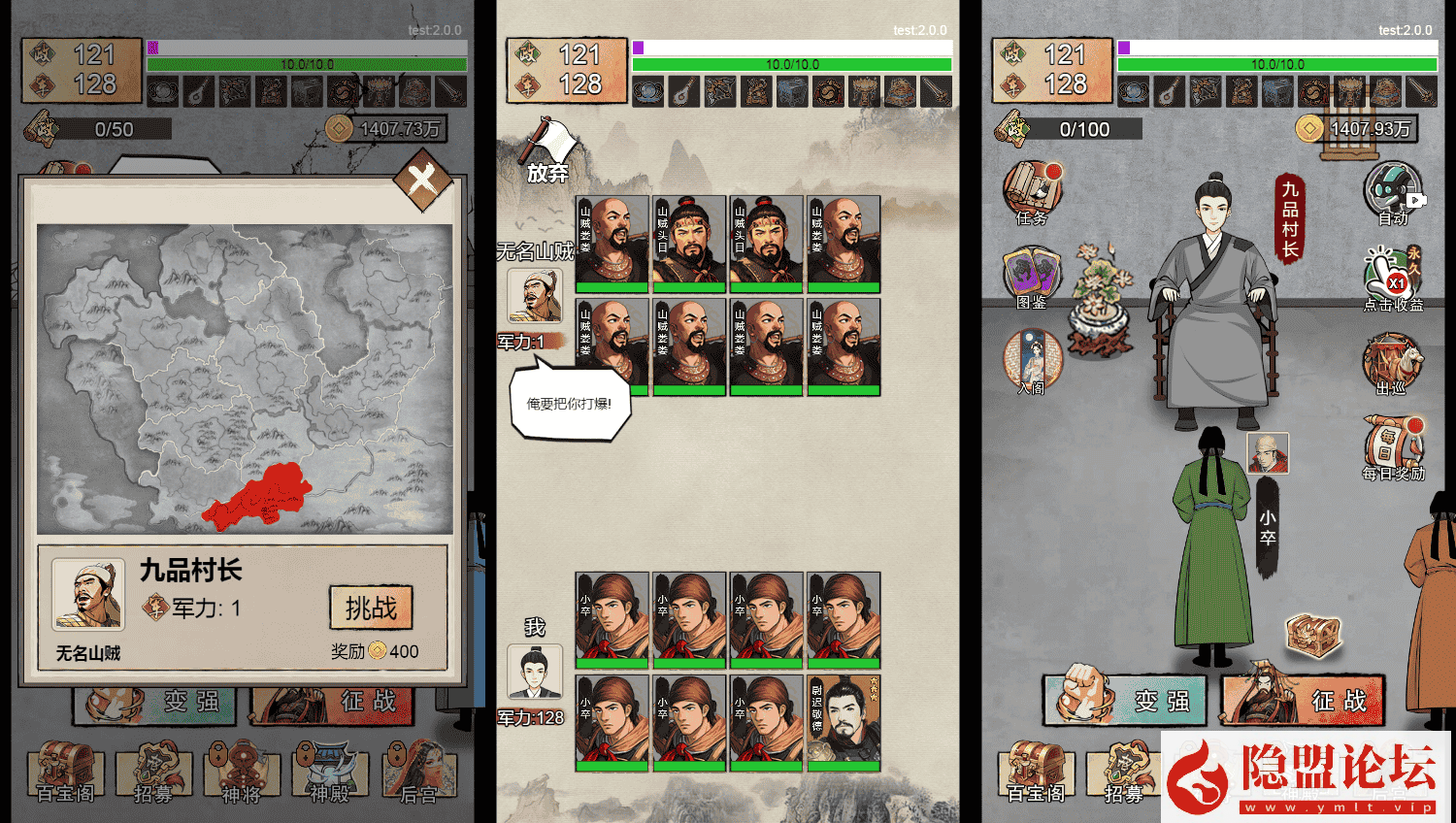Select the 尉迟敬德 hero card
The height and width of the screenshot is (823, 1456).
point(844,723)
